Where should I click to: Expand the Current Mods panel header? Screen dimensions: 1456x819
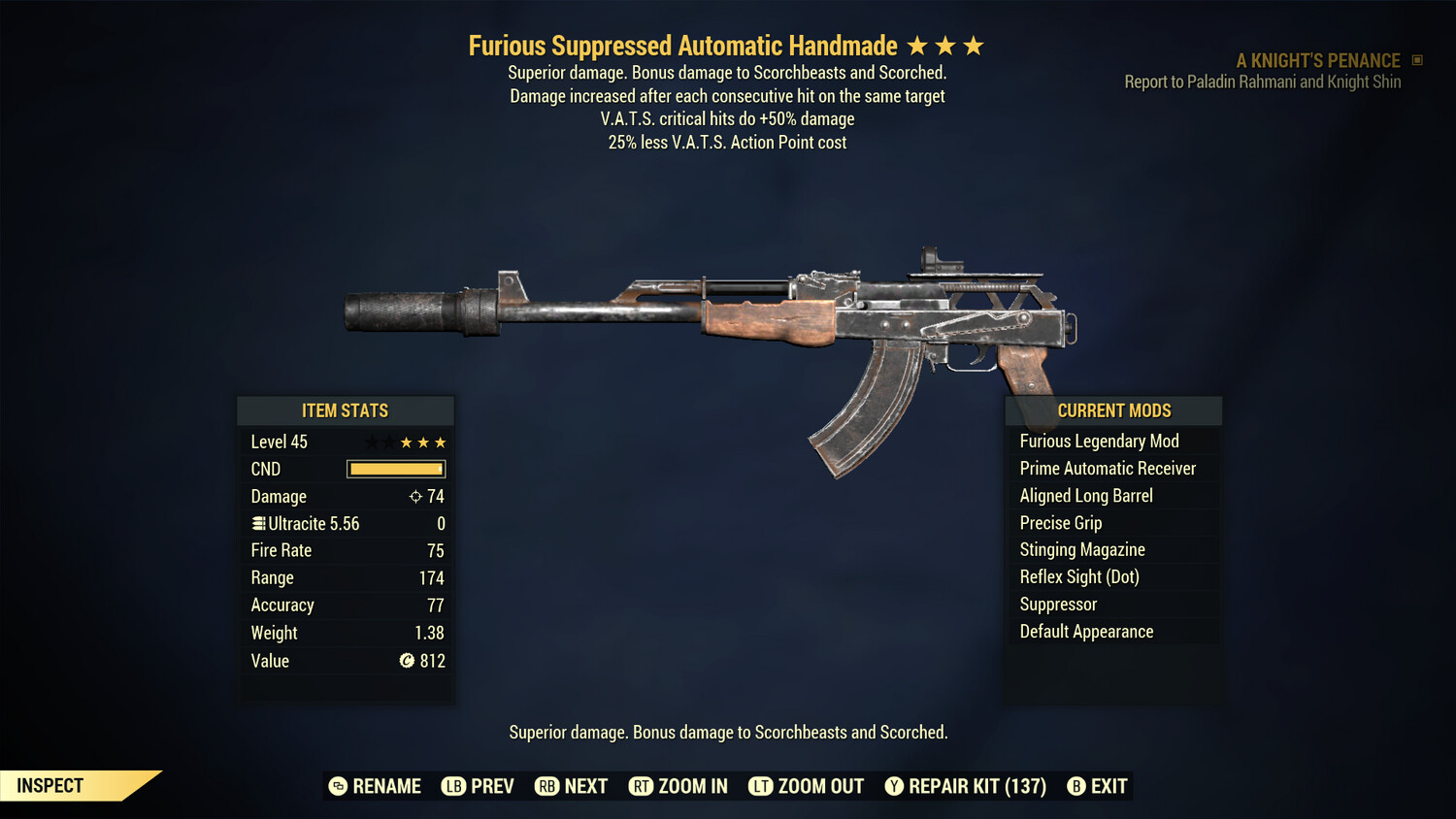(x=1113, y=410)
